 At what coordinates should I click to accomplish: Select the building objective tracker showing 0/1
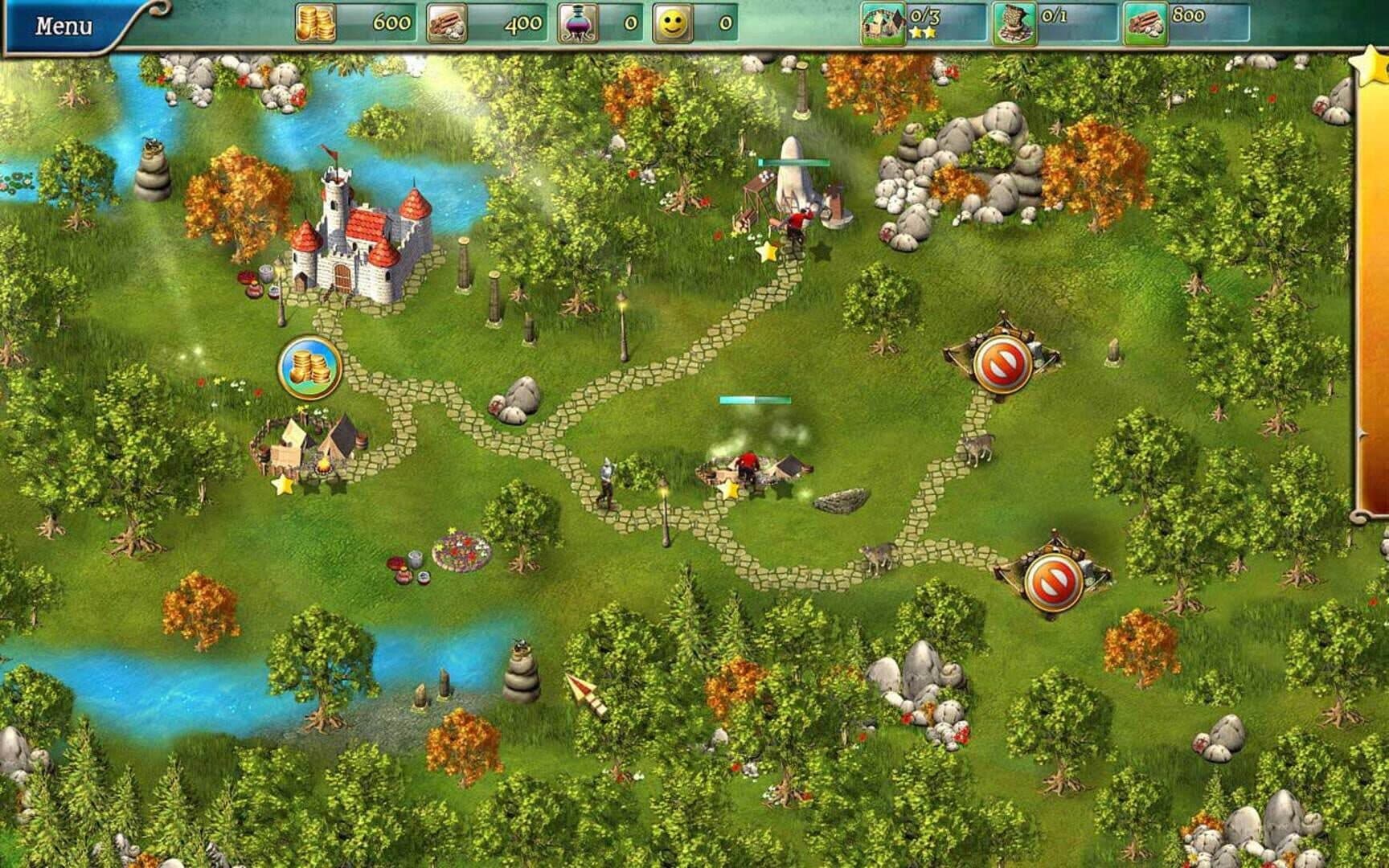click(1055, 23)
